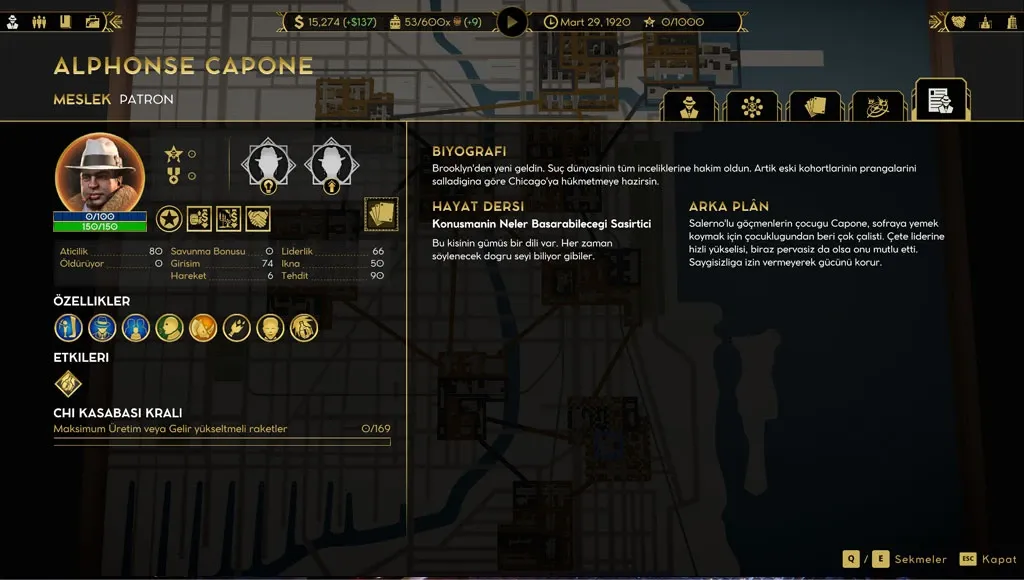The width and height of the screenshot is (1024, 580).
Task: Open the playing cards tab
Action: click(x=814, y=107)
